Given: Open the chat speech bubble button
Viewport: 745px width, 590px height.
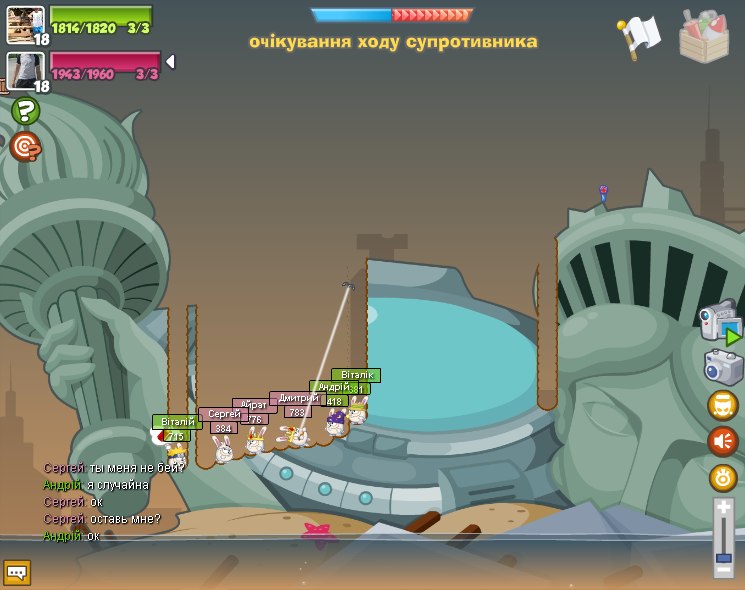Looking at the screenshot, I should click(17, 572).
